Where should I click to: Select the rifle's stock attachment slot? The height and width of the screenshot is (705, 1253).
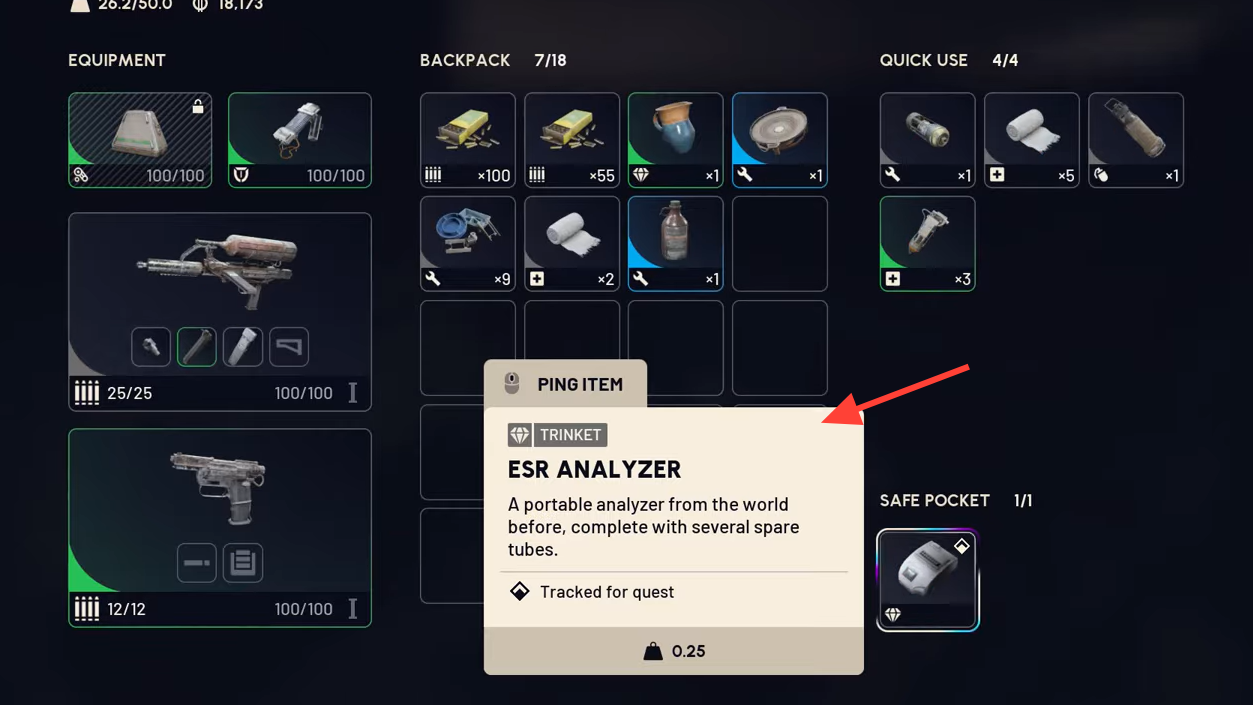(289, 347)
